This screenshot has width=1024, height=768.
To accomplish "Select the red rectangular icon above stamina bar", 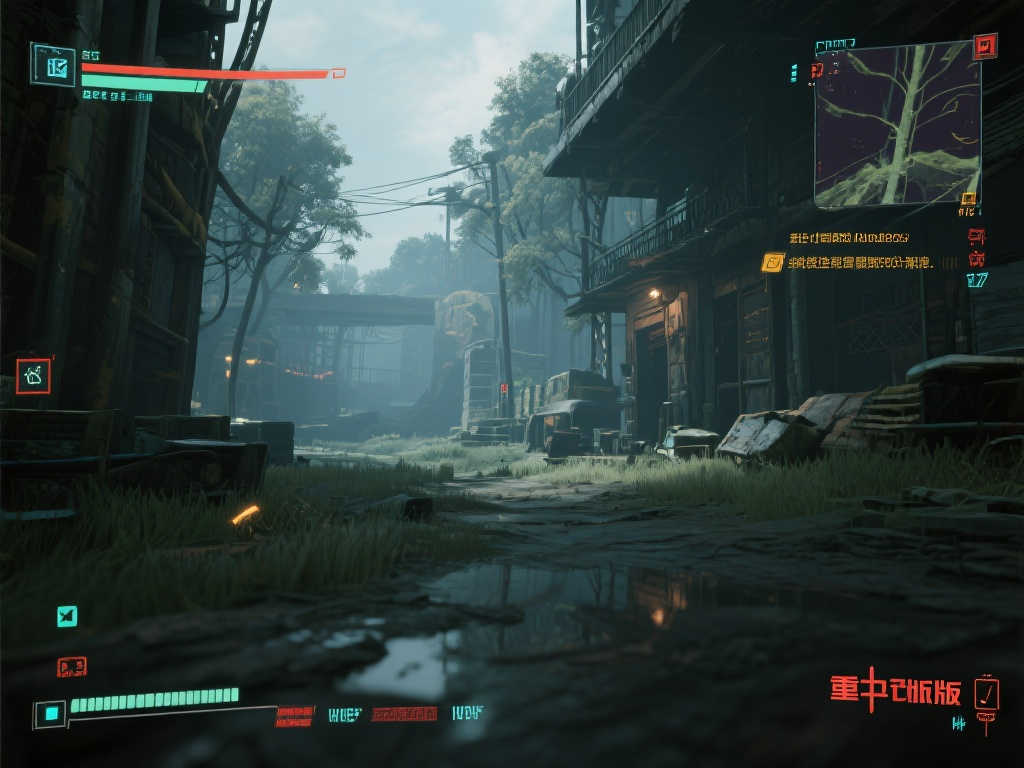I will [x=71, y=666].
